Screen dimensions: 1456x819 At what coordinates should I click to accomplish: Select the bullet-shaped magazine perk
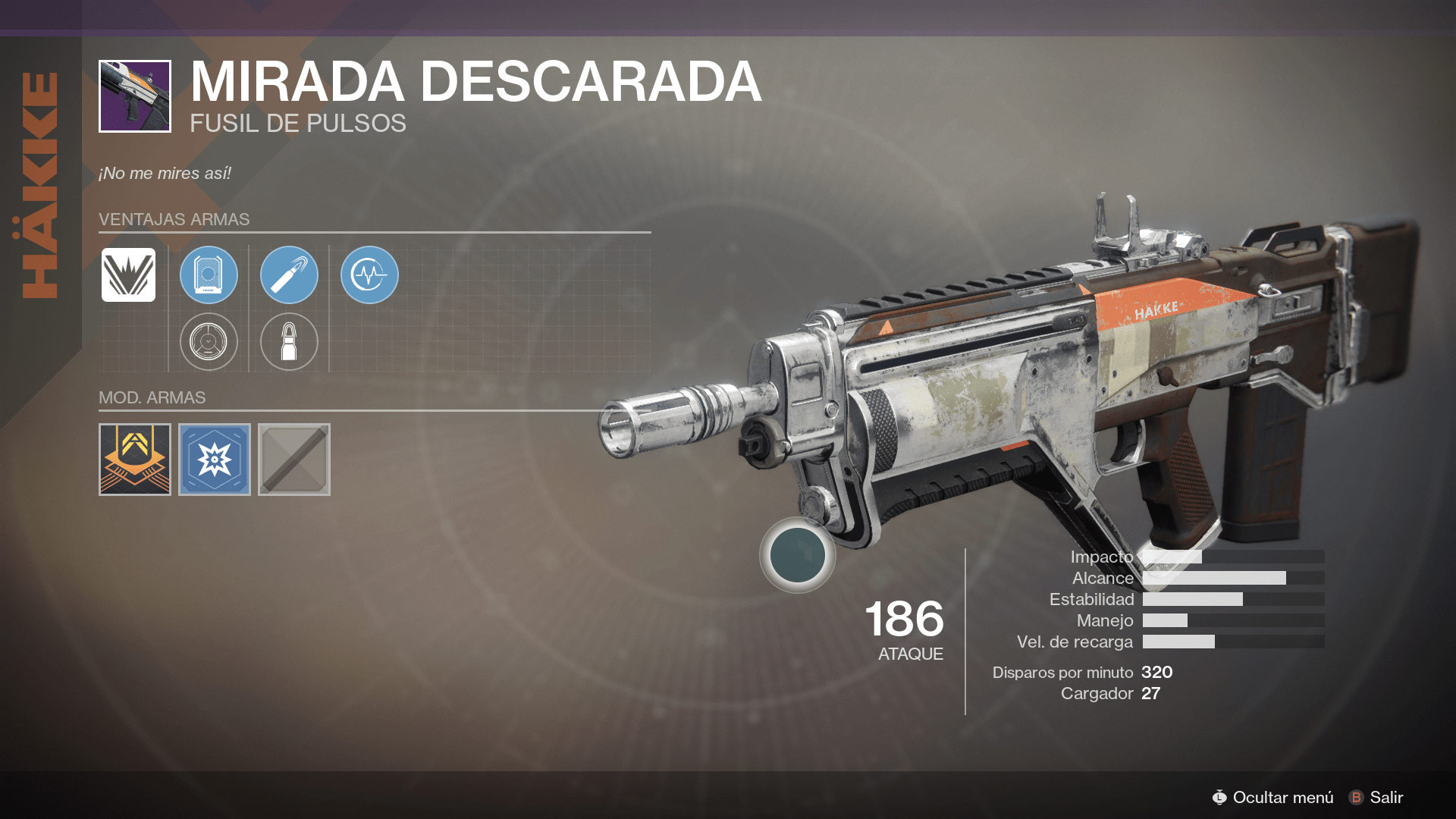(289, 341)
